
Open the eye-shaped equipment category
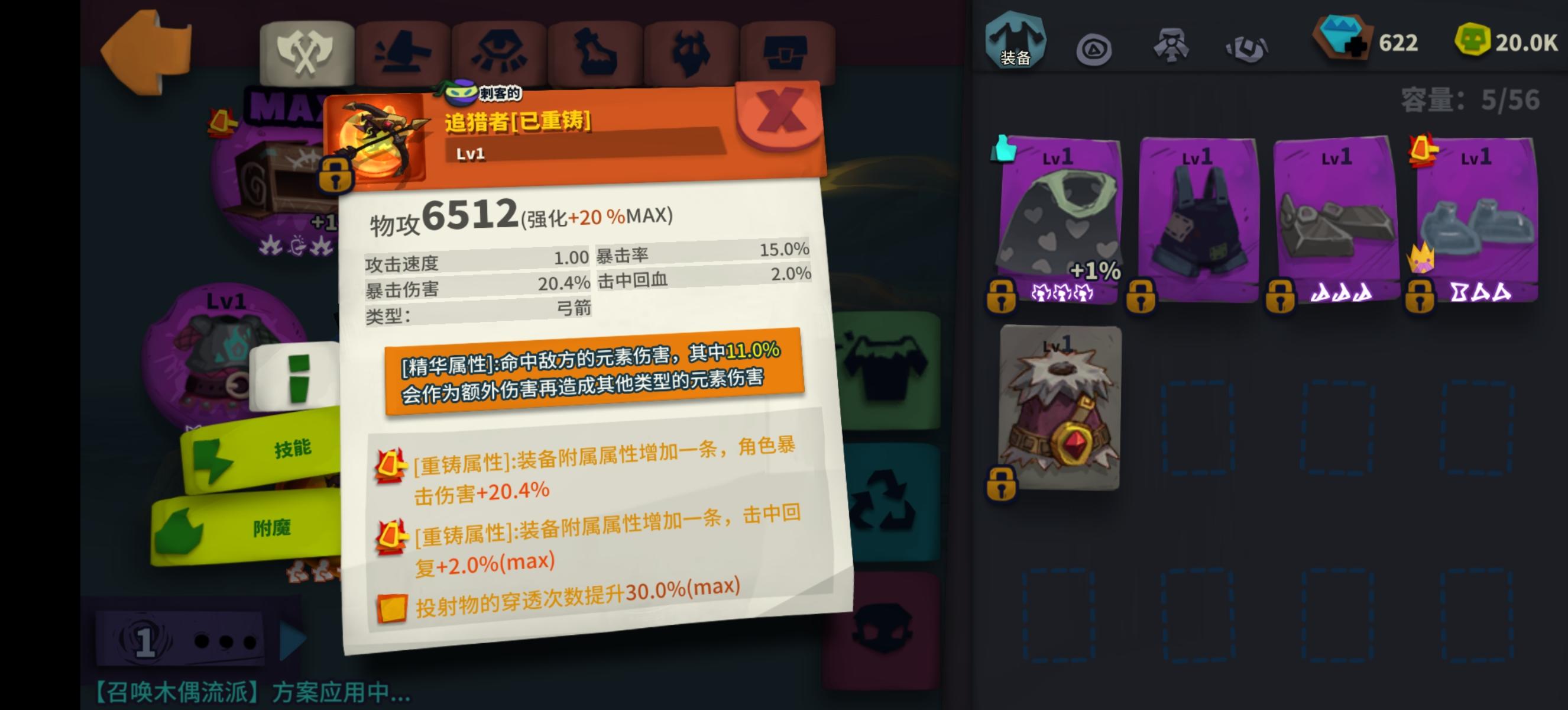[500, 51]
